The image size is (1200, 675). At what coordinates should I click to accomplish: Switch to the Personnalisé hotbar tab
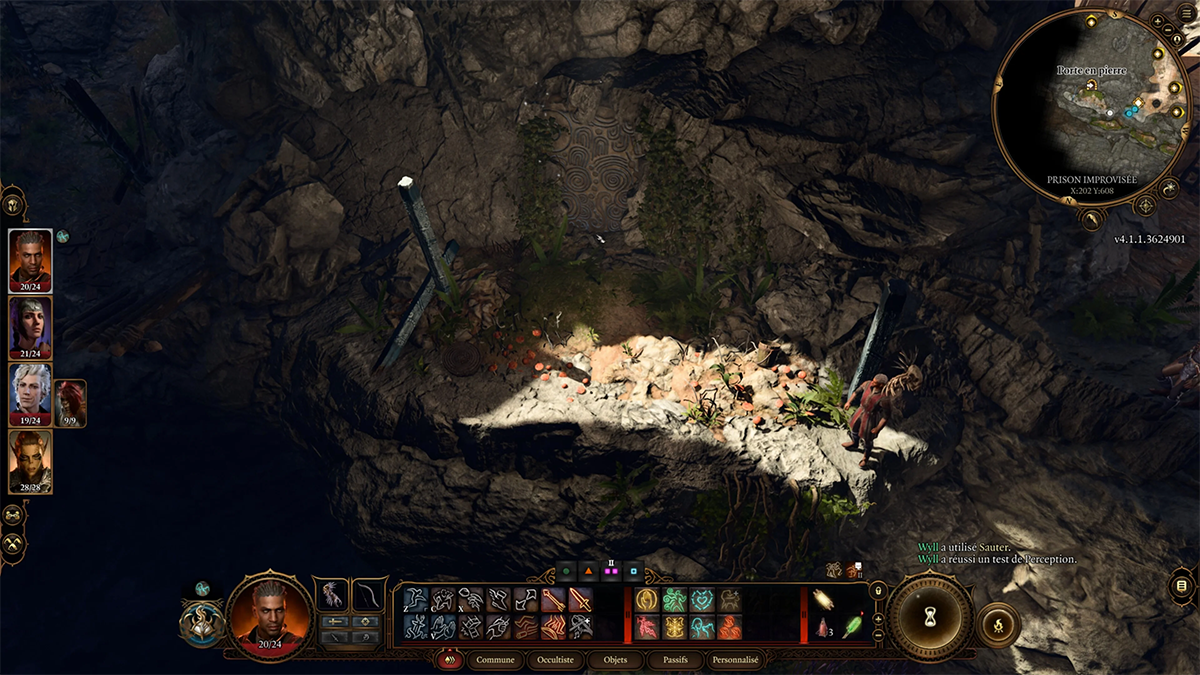pos(735,660)
